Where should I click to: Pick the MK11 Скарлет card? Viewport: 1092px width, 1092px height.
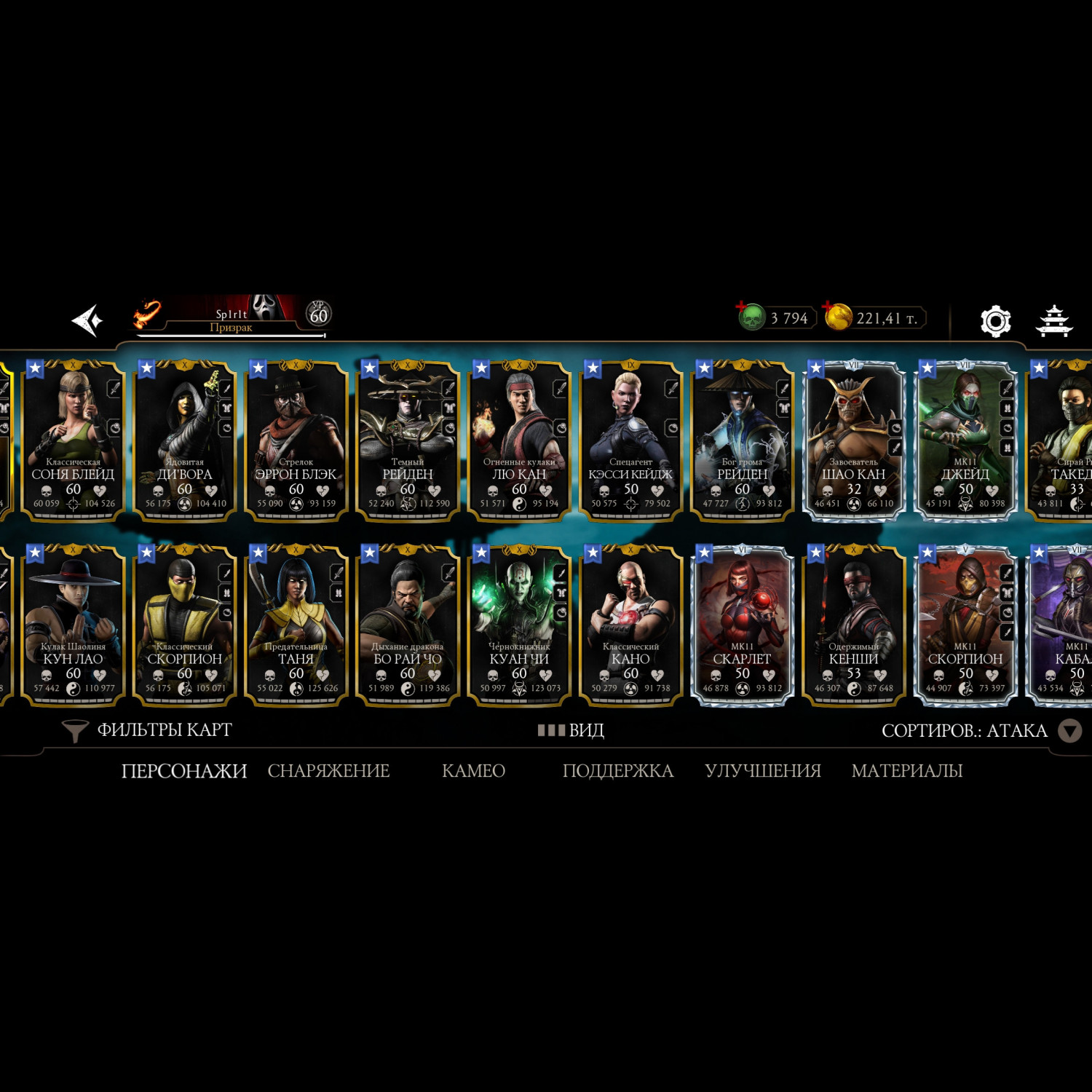pyautogui.click(x=742, y=625)
